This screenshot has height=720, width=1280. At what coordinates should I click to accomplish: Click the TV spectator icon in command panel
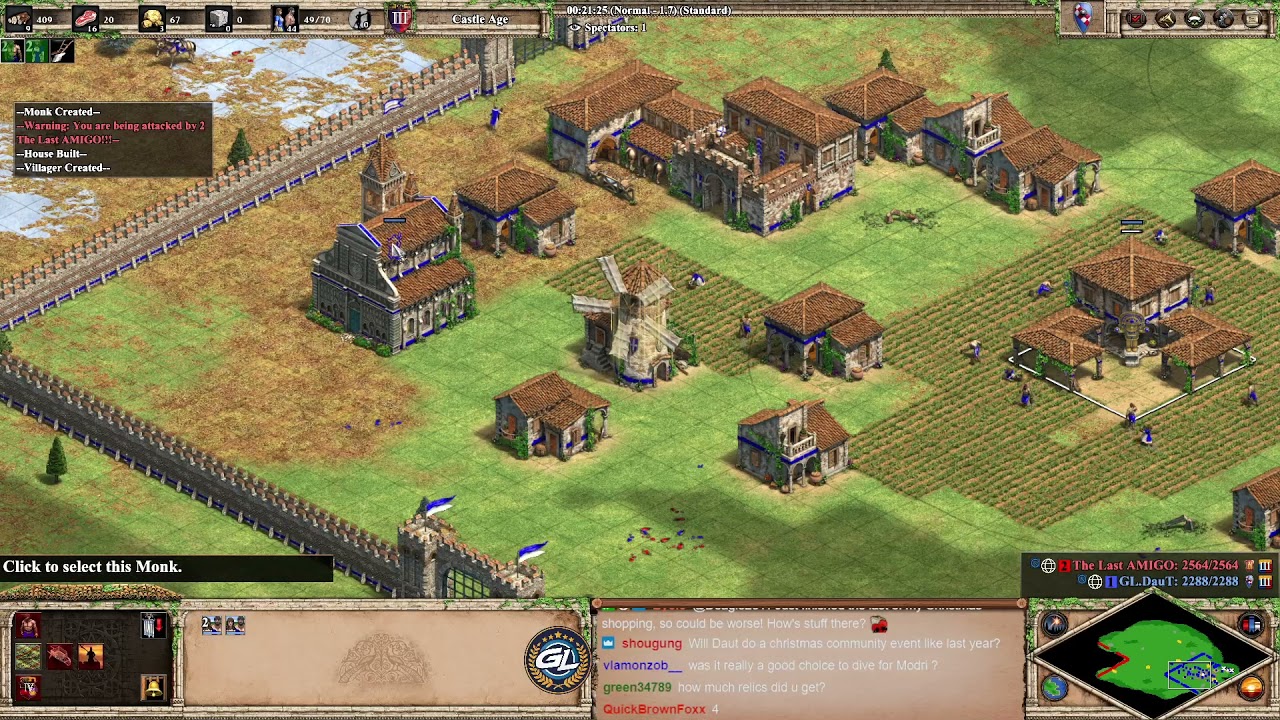coord(28,686)
